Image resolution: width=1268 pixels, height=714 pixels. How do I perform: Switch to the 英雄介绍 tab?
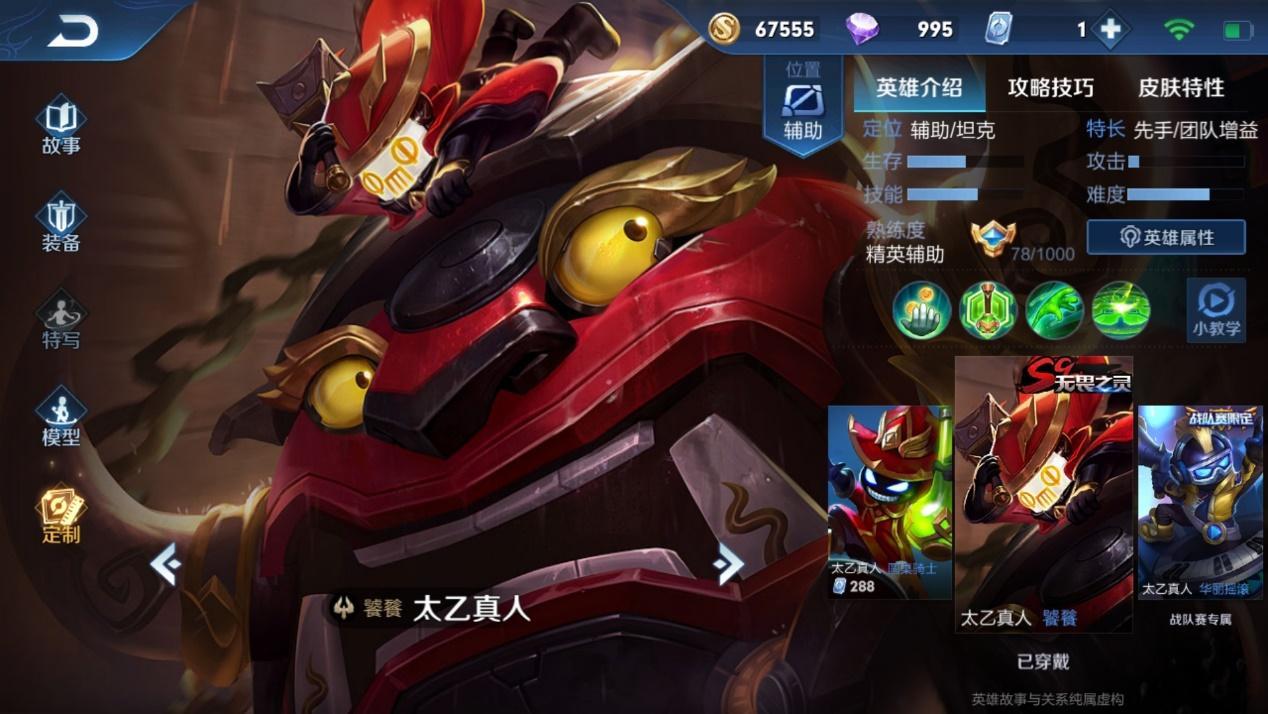919,88
